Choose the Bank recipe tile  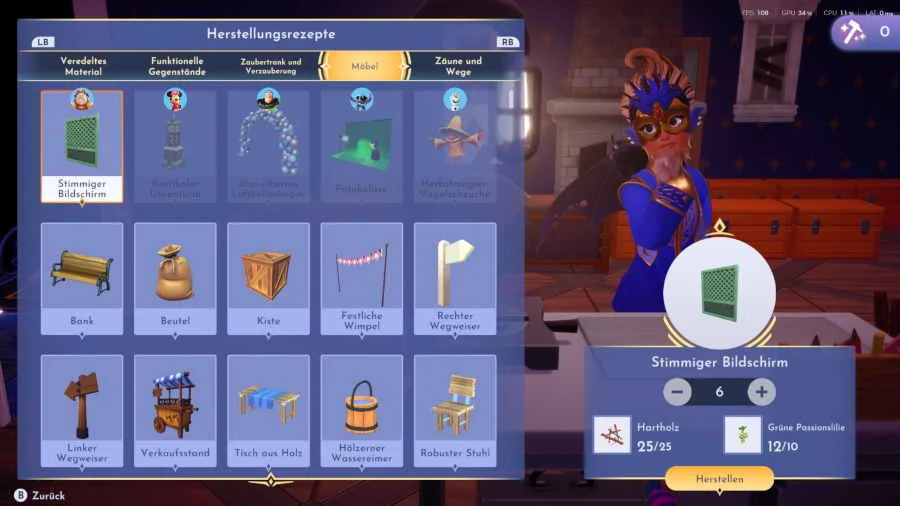pyautogui.click(x=82, y=278)
